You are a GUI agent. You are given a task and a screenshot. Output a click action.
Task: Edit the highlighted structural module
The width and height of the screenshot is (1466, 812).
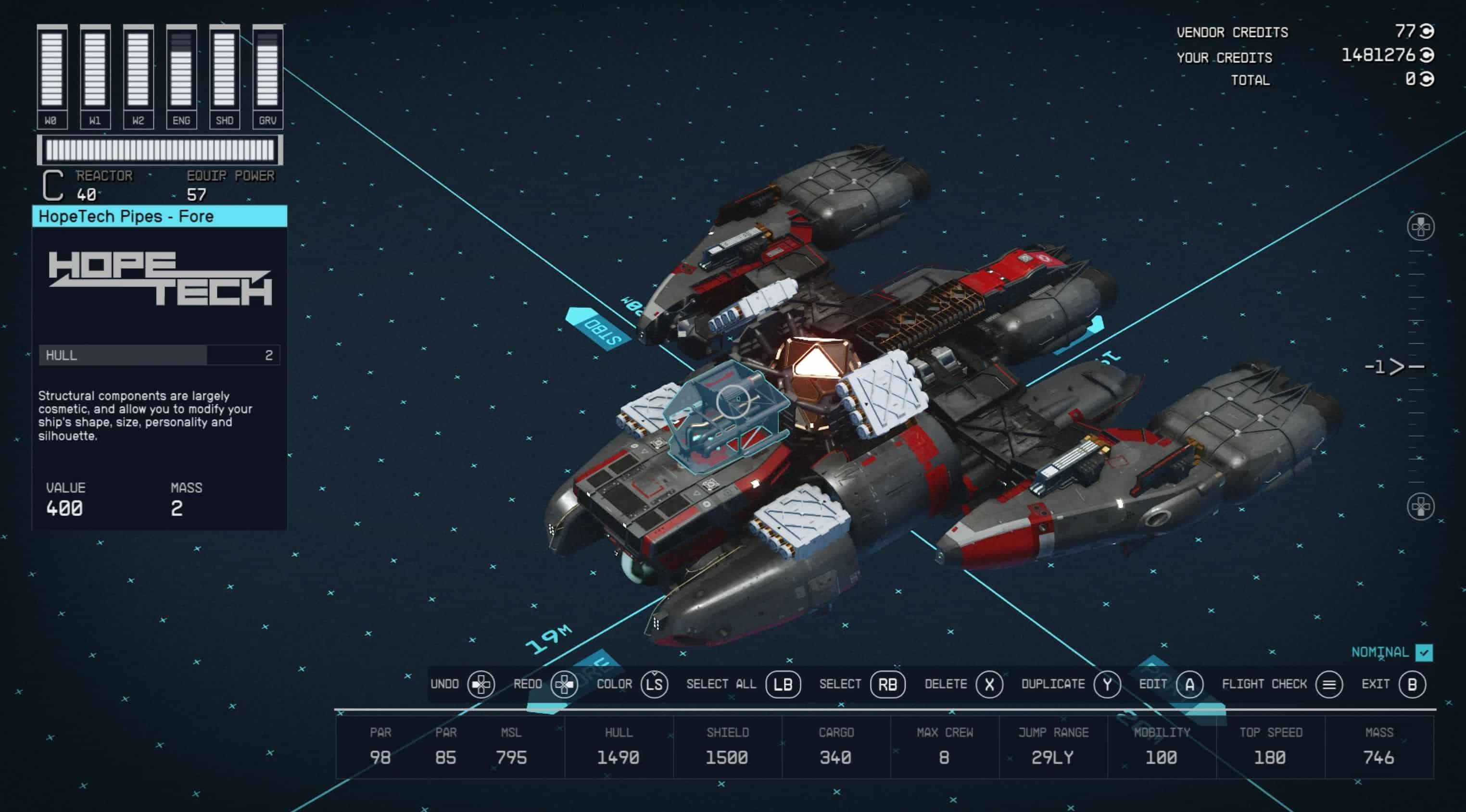coord(1189,684)
